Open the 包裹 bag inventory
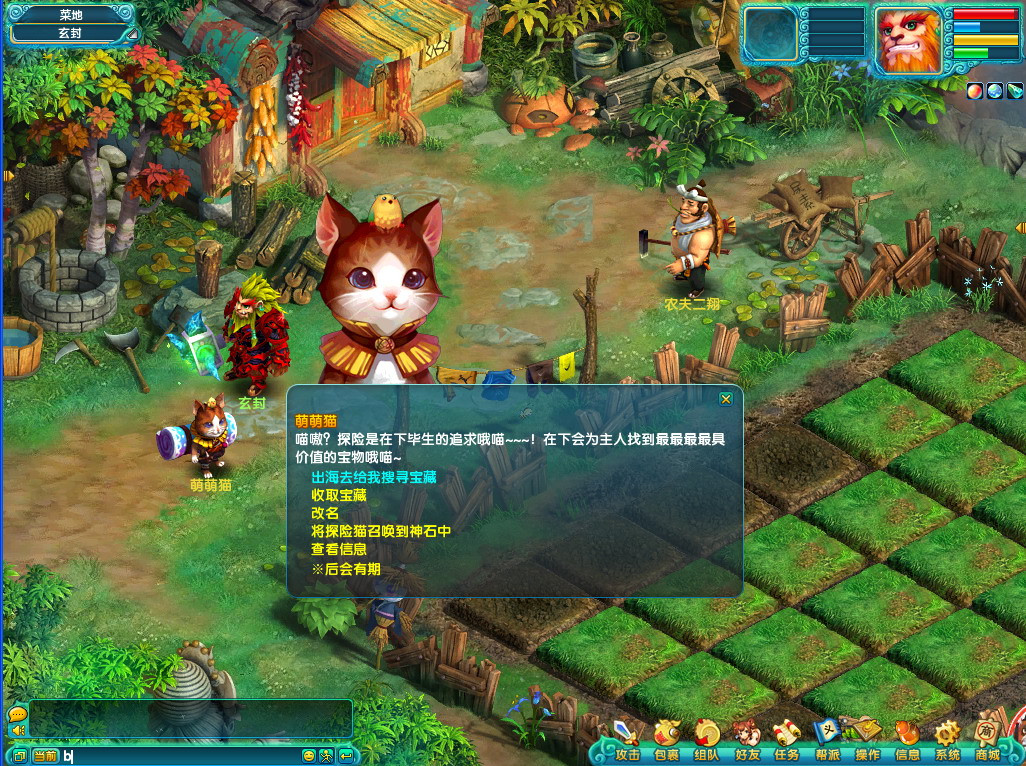1026x766 pixels. pos(666,741)
